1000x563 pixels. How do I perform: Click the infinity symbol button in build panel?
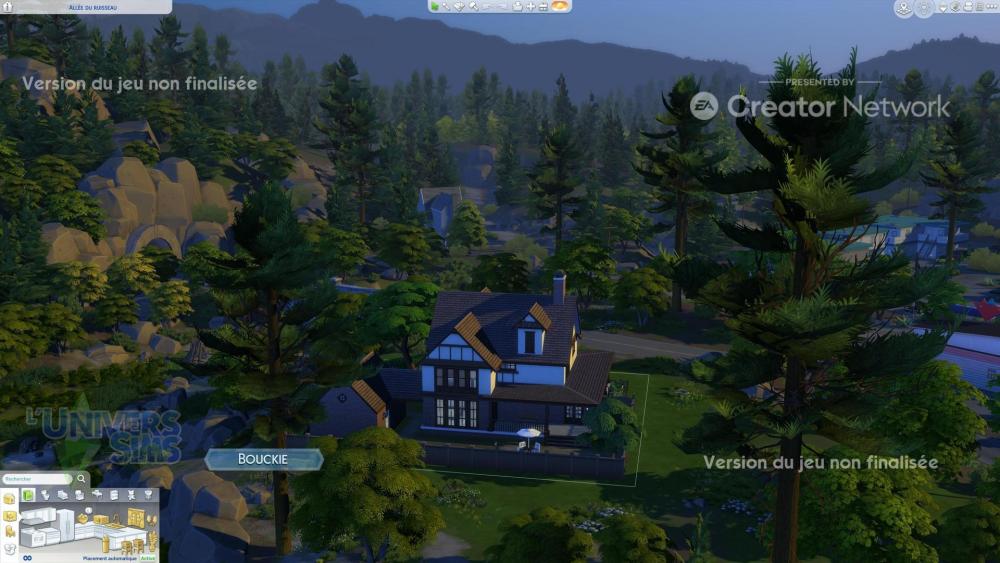(x=29, y=558)
